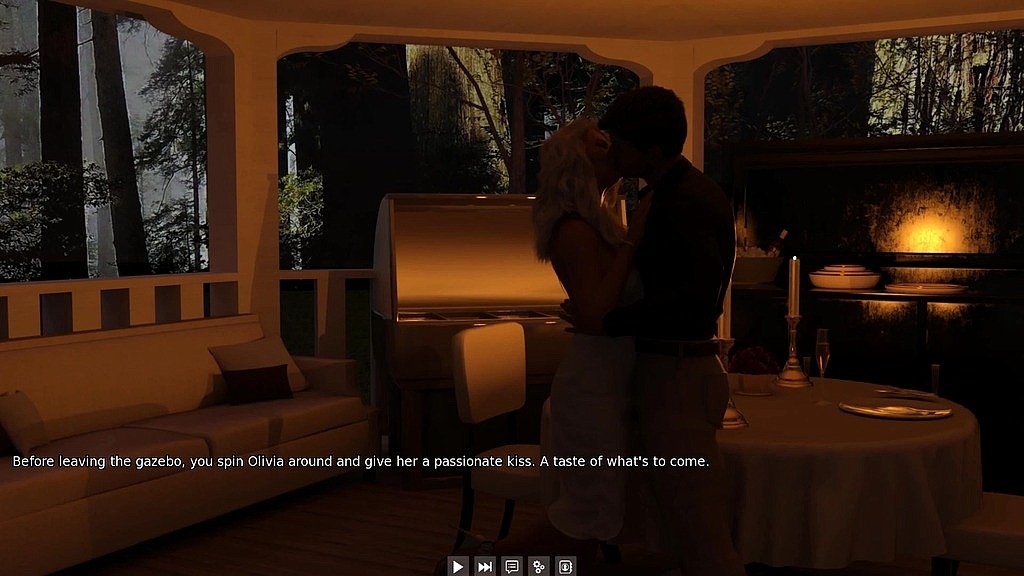This screenshot has width=1024, height=576.
Task: Open the journal notebook icon
Action: coord(565,567)
